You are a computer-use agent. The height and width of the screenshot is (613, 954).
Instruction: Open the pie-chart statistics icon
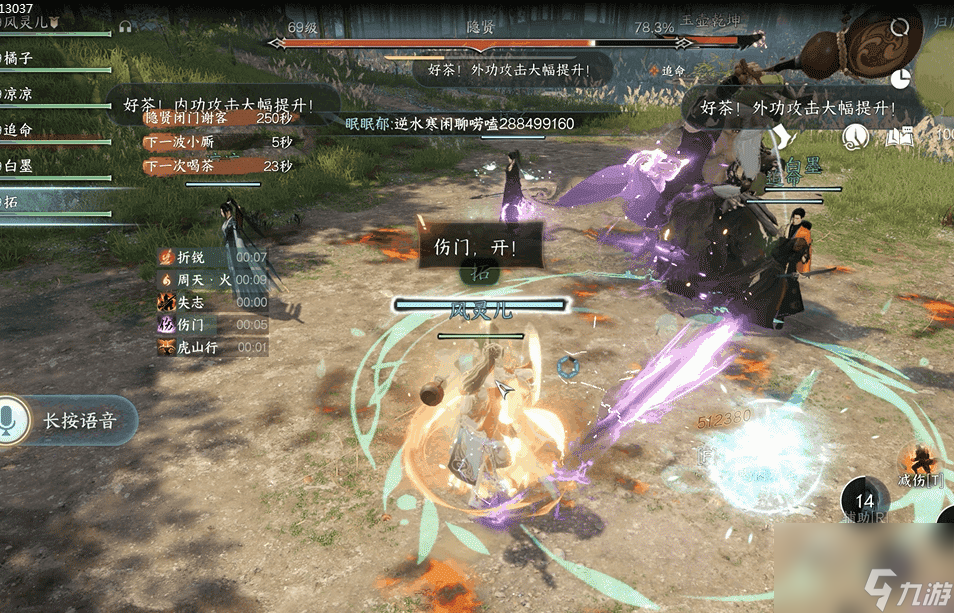(900, 78)
